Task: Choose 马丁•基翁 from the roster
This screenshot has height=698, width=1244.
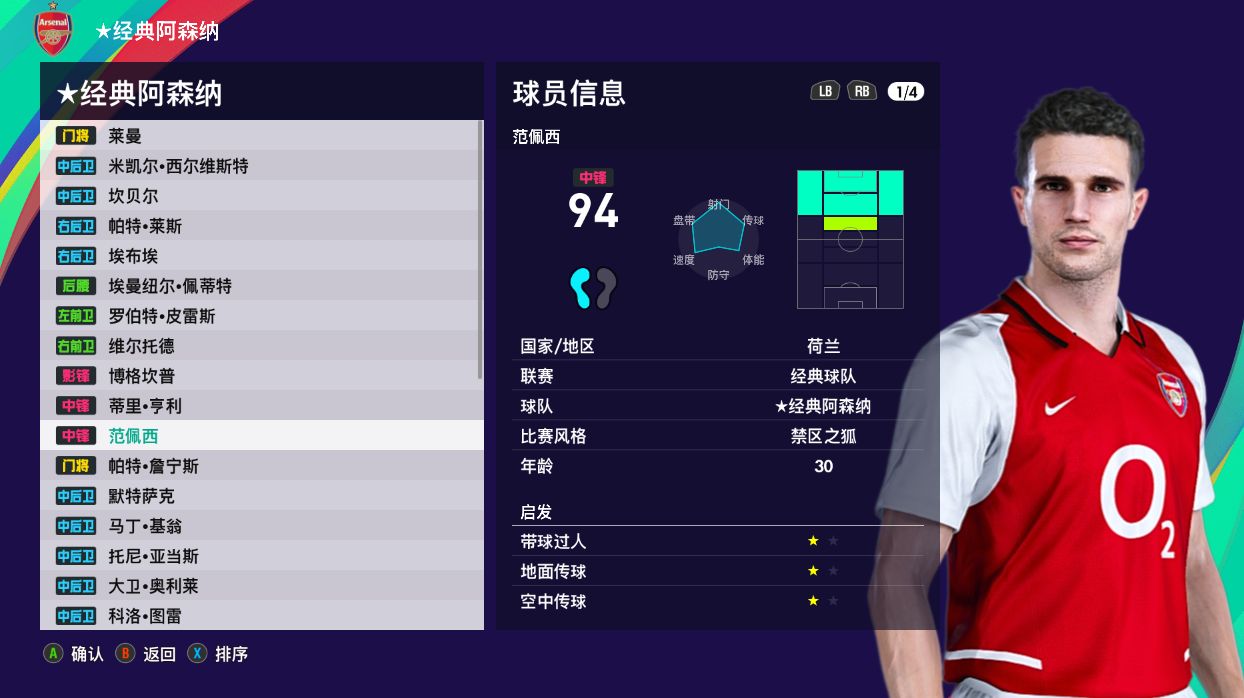Action: (260, 526)
